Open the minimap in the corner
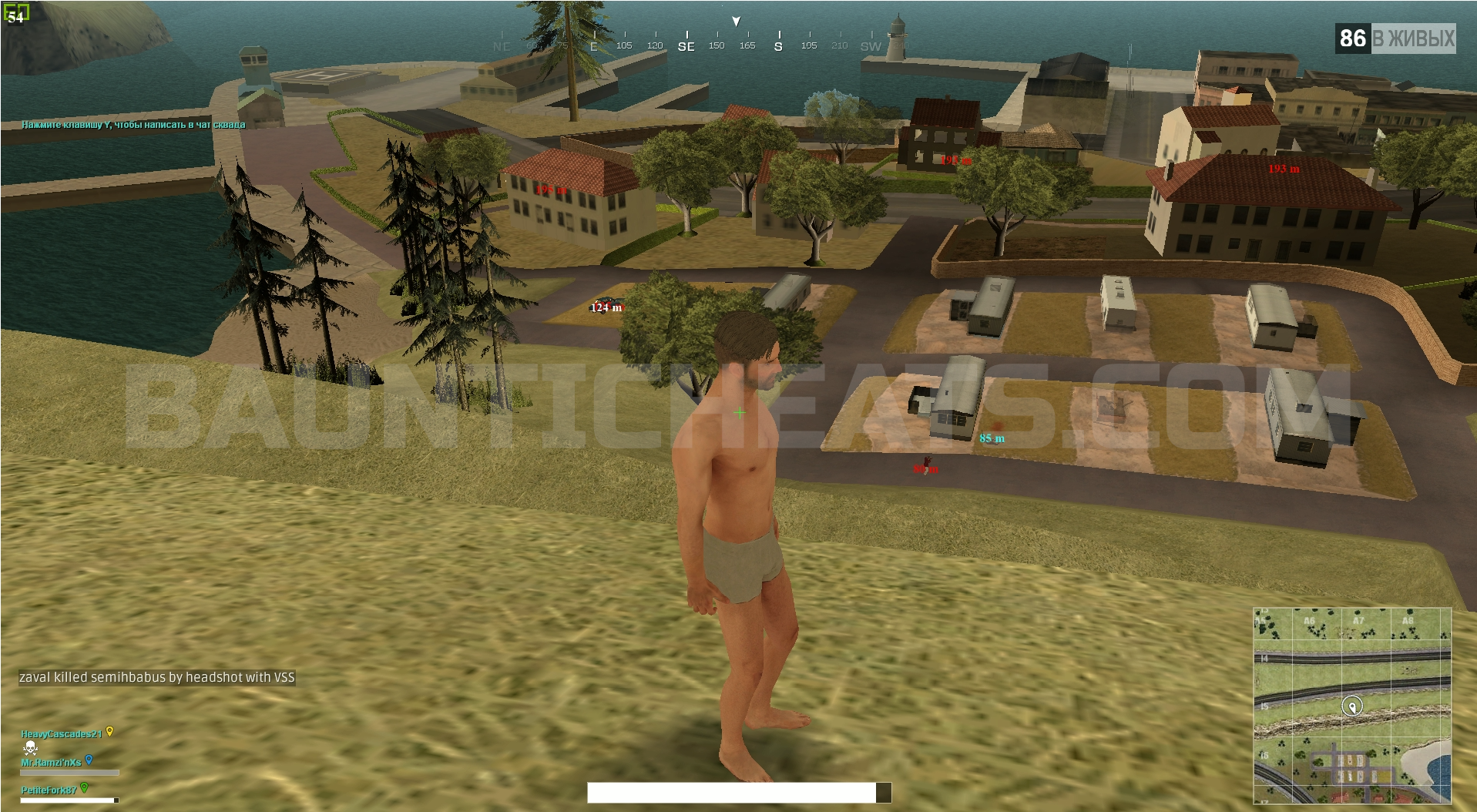Image resolution: width=1477 pixels, height=812 pixels. (1352, 705)
